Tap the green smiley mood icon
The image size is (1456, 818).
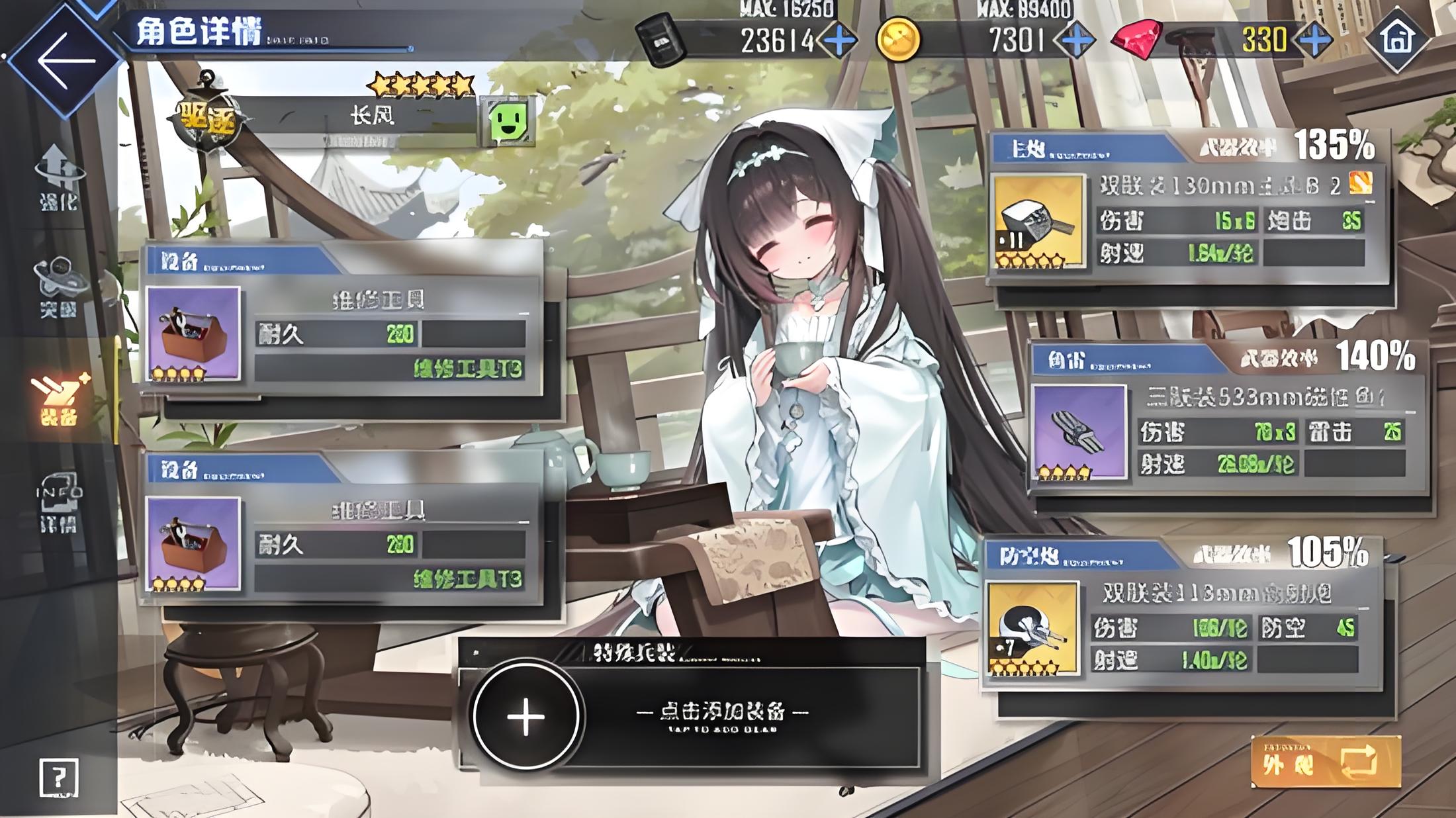(x=508, y=121)
